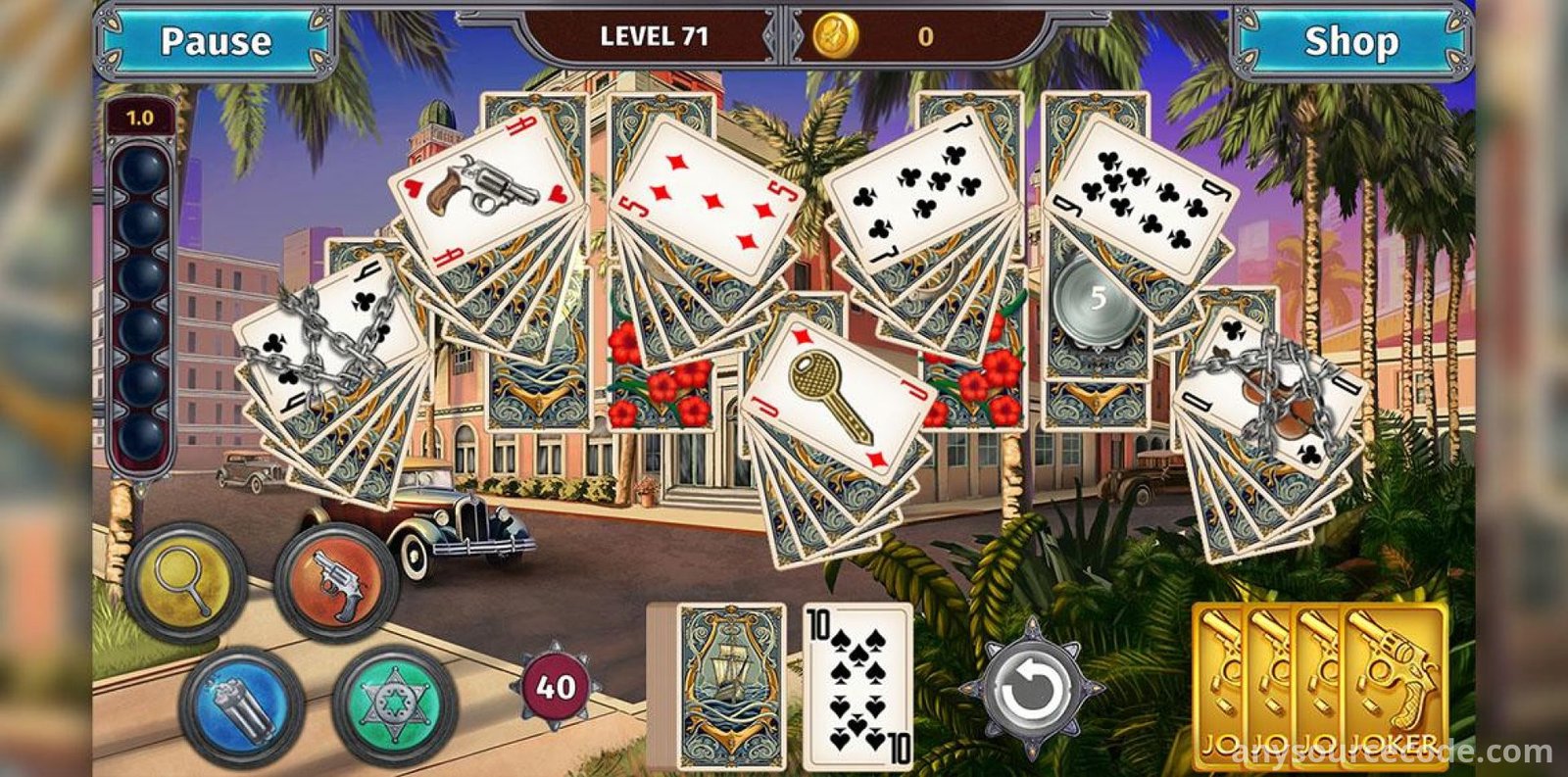Select the nine of clubs card
1568x777 pixels.
tap(1142, 196)
